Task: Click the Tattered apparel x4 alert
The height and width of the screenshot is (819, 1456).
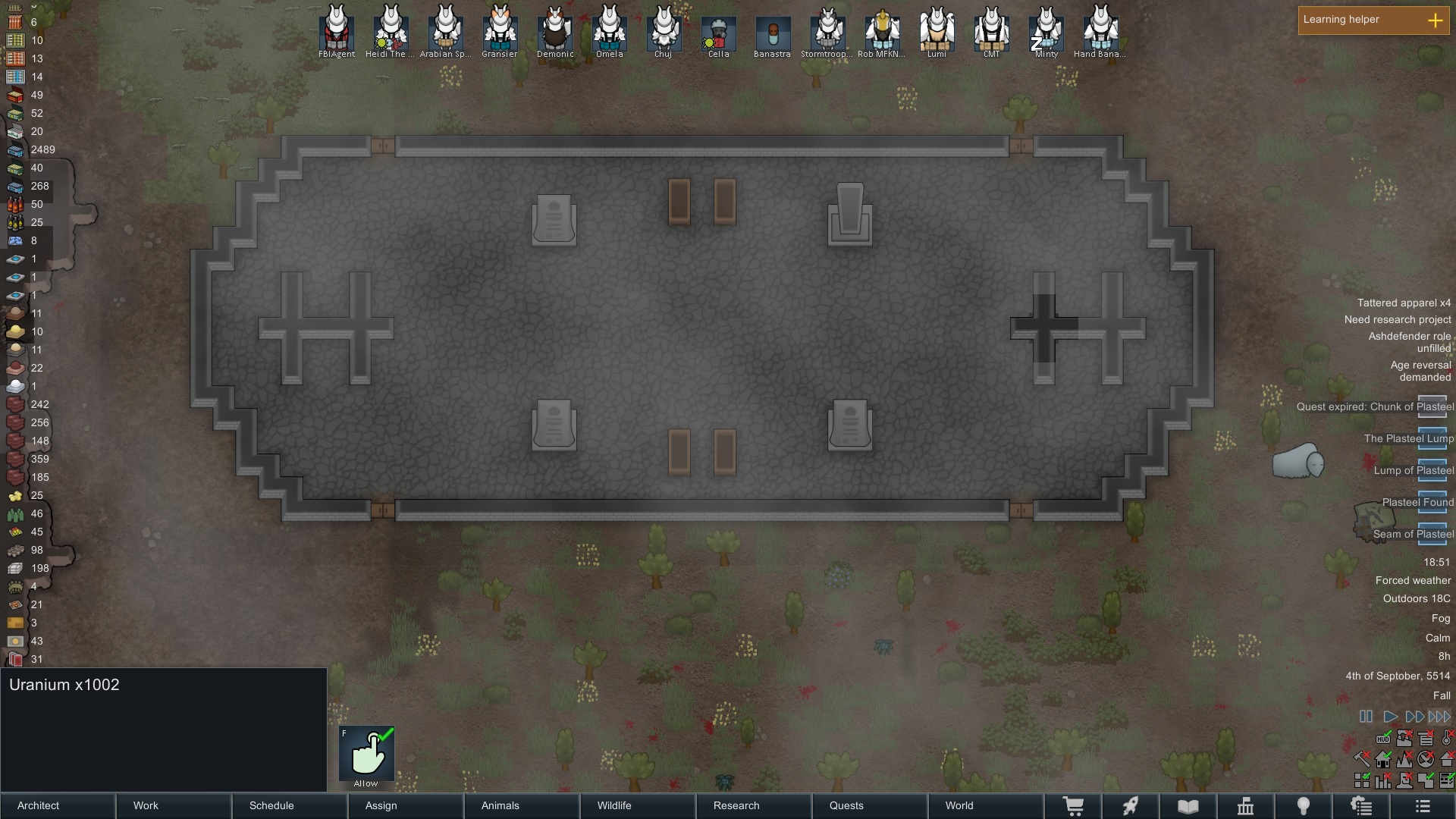Action: pyautogui.click(x=1403, y=303)
